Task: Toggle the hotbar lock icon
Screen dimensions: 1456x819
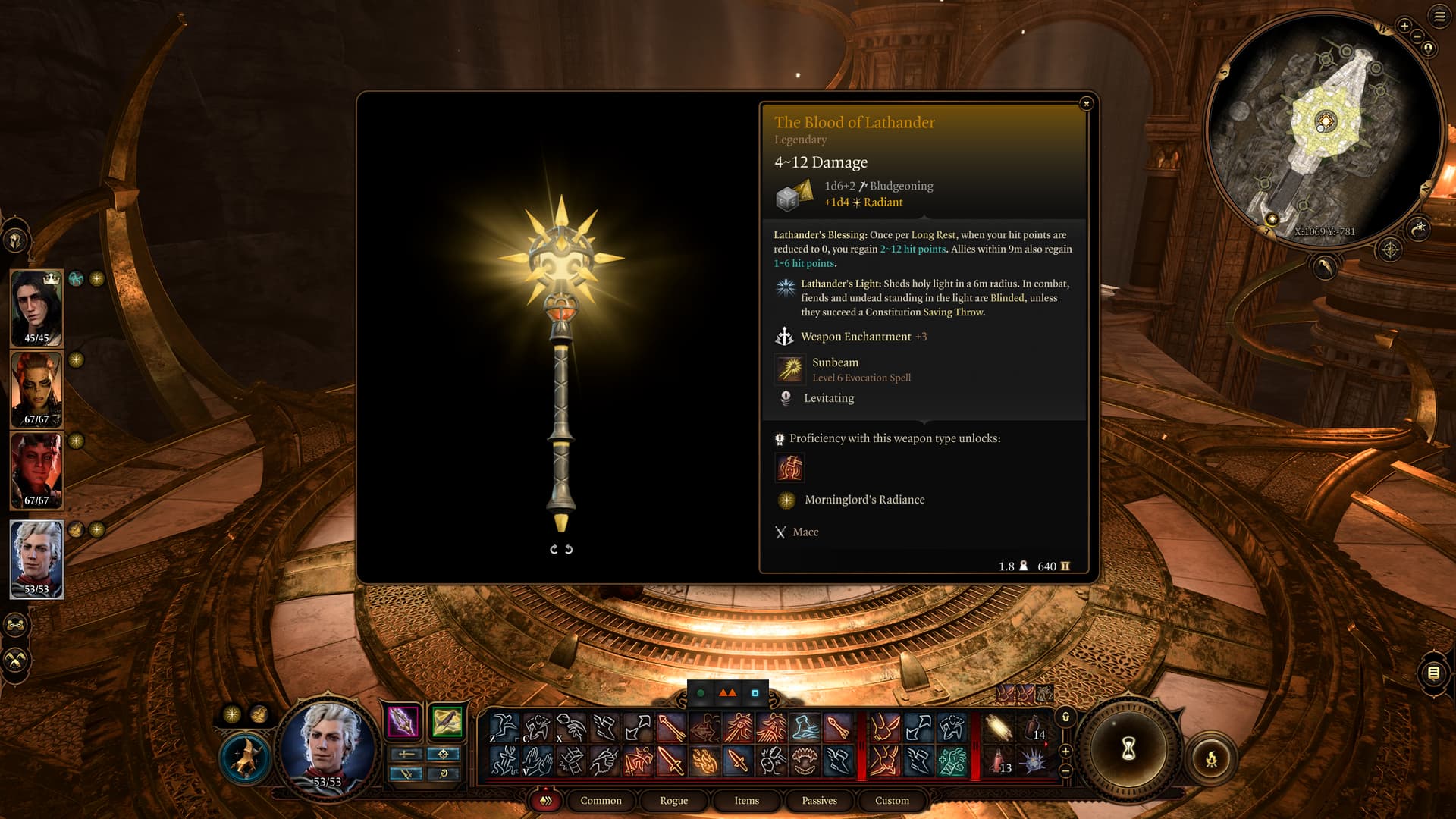Action: pos(1065,717)
